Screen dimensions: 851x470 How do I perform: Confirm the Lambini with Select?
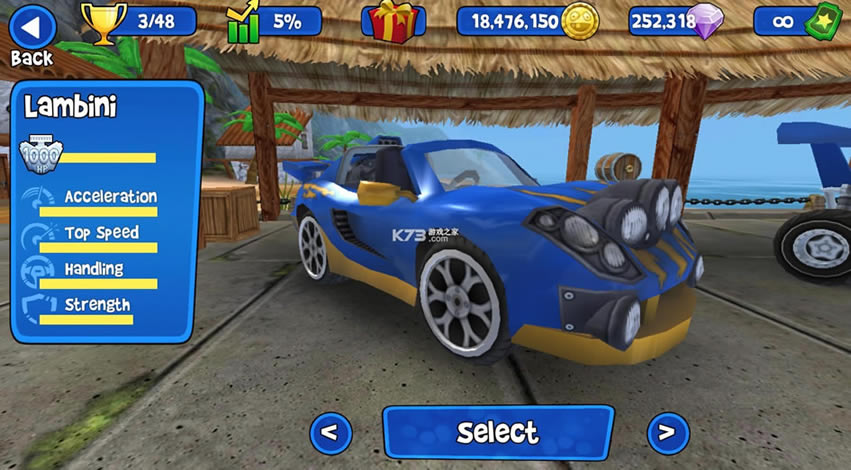(x=497, y=432)
